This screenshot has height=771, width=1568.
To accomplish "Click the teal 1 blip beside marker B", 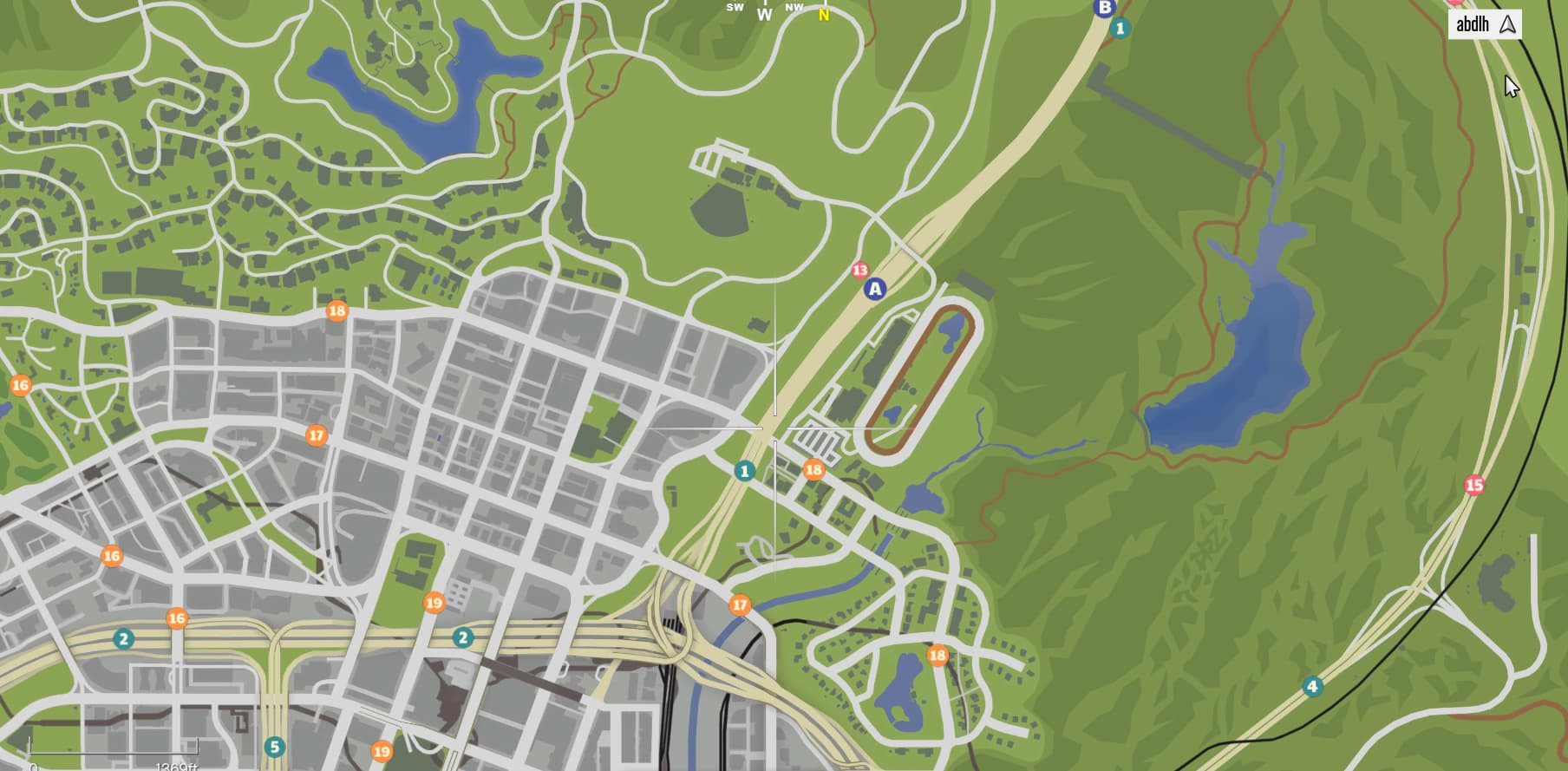I will click(1120, 28).
